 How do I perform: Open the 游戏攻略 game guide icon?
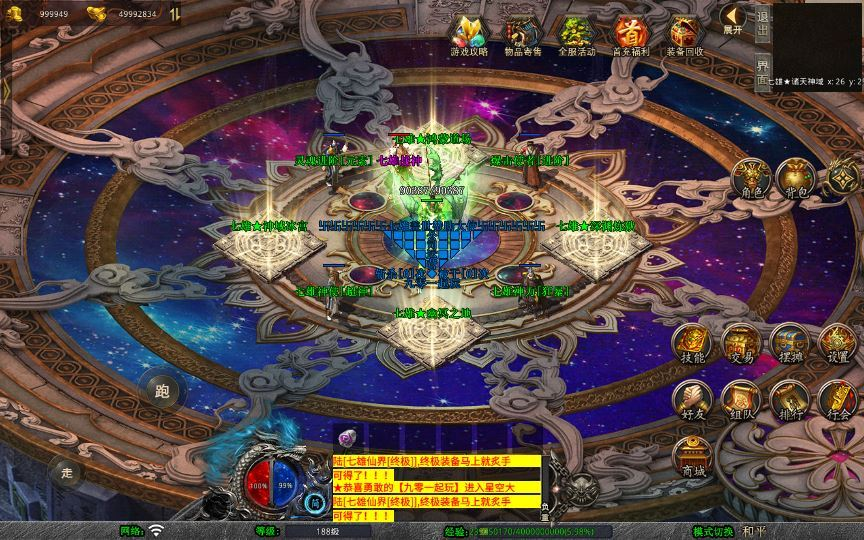(x=466, y=34)
